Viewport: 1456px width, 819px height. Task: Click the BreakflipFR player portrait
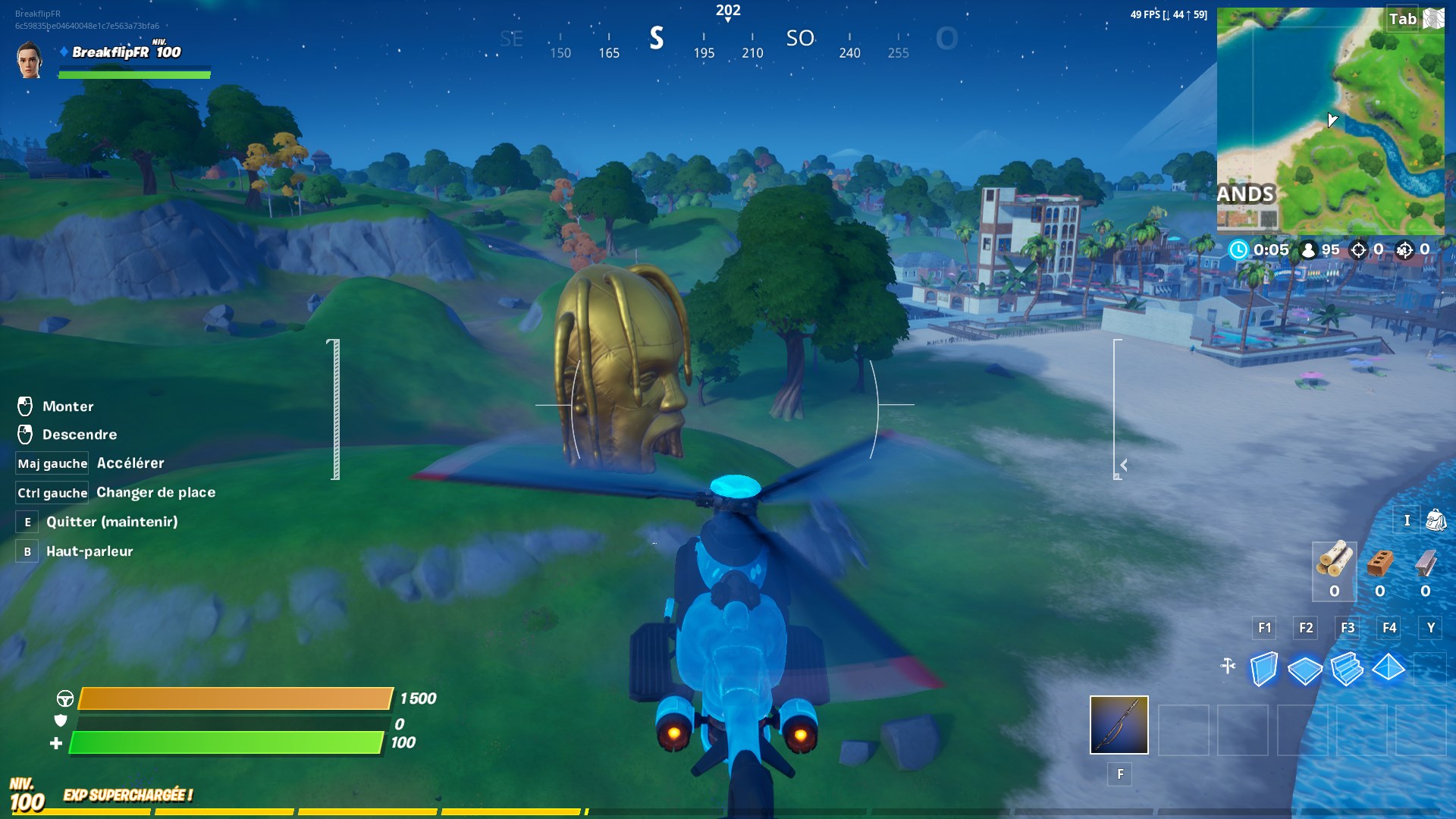(x=30, y=60)
